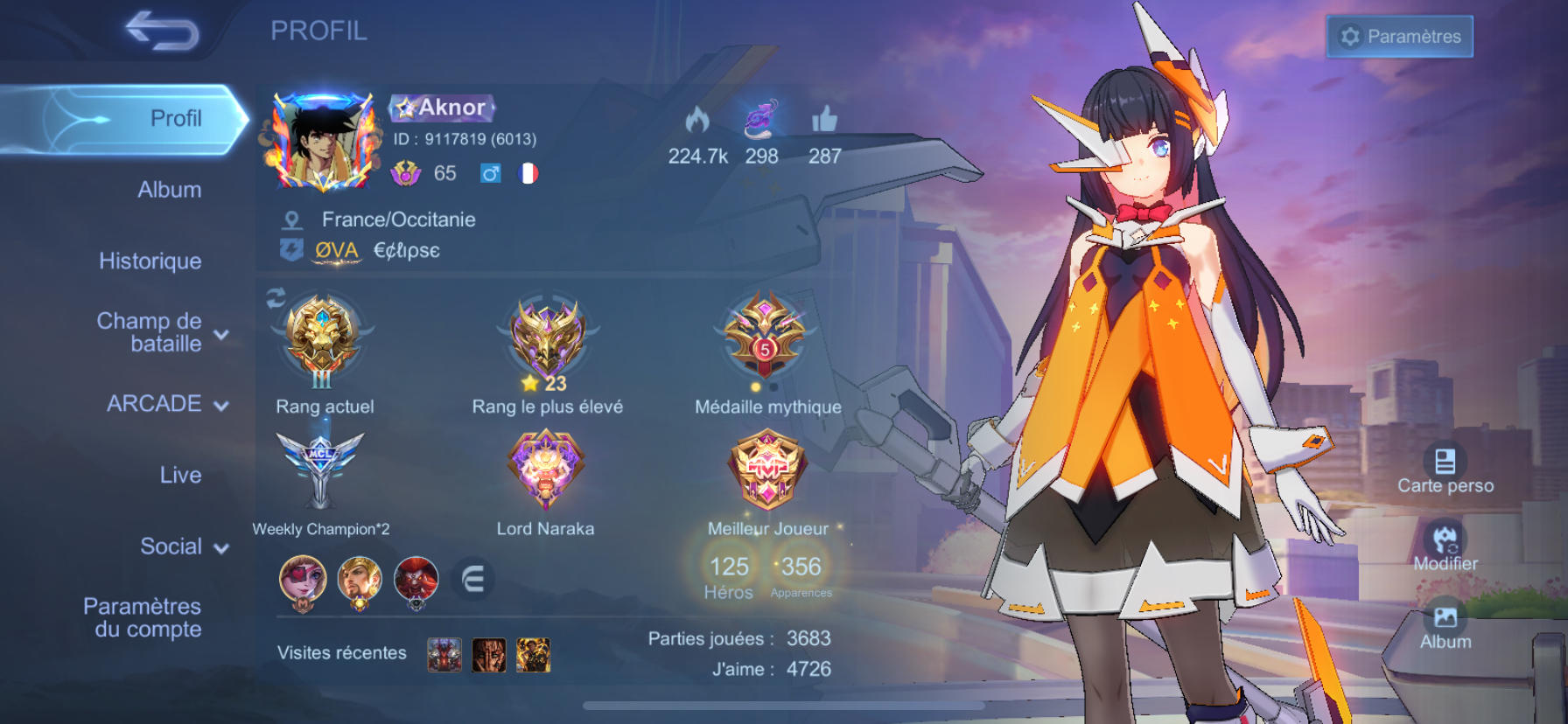Click the location pin icon before France/Occitanie
The height and width of the screenshot is (724, 1568).
(293, 219)
